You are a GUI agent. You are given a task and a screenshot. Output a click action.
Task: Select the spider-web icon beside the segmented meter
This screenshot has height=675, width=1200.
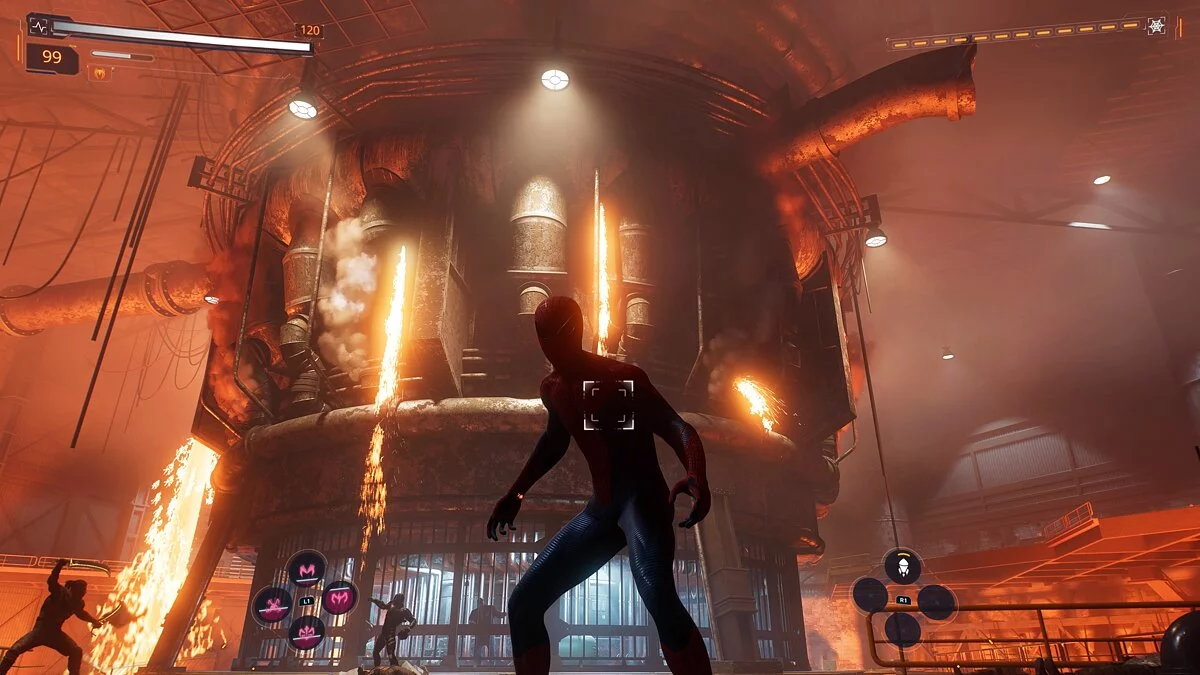(x=1156, y=26)
